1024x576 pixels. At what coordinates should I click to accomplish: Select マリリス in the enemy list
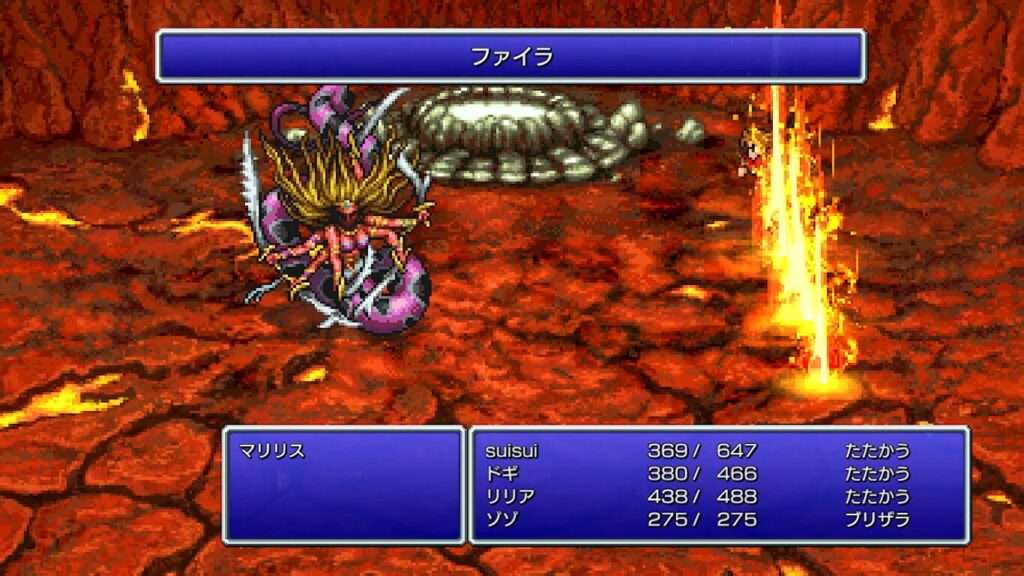click(272, 451)
